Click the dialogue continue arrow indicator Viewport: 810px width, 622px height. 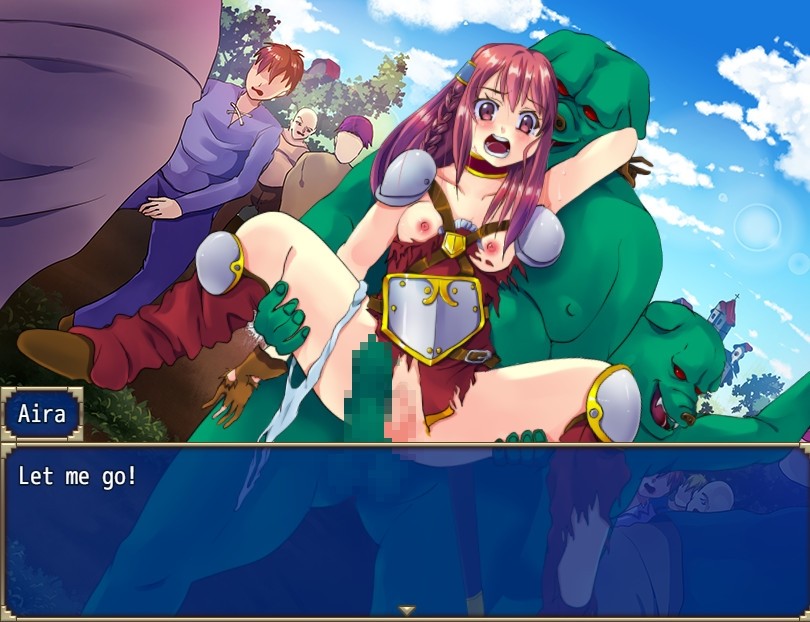tap(406, 610)
